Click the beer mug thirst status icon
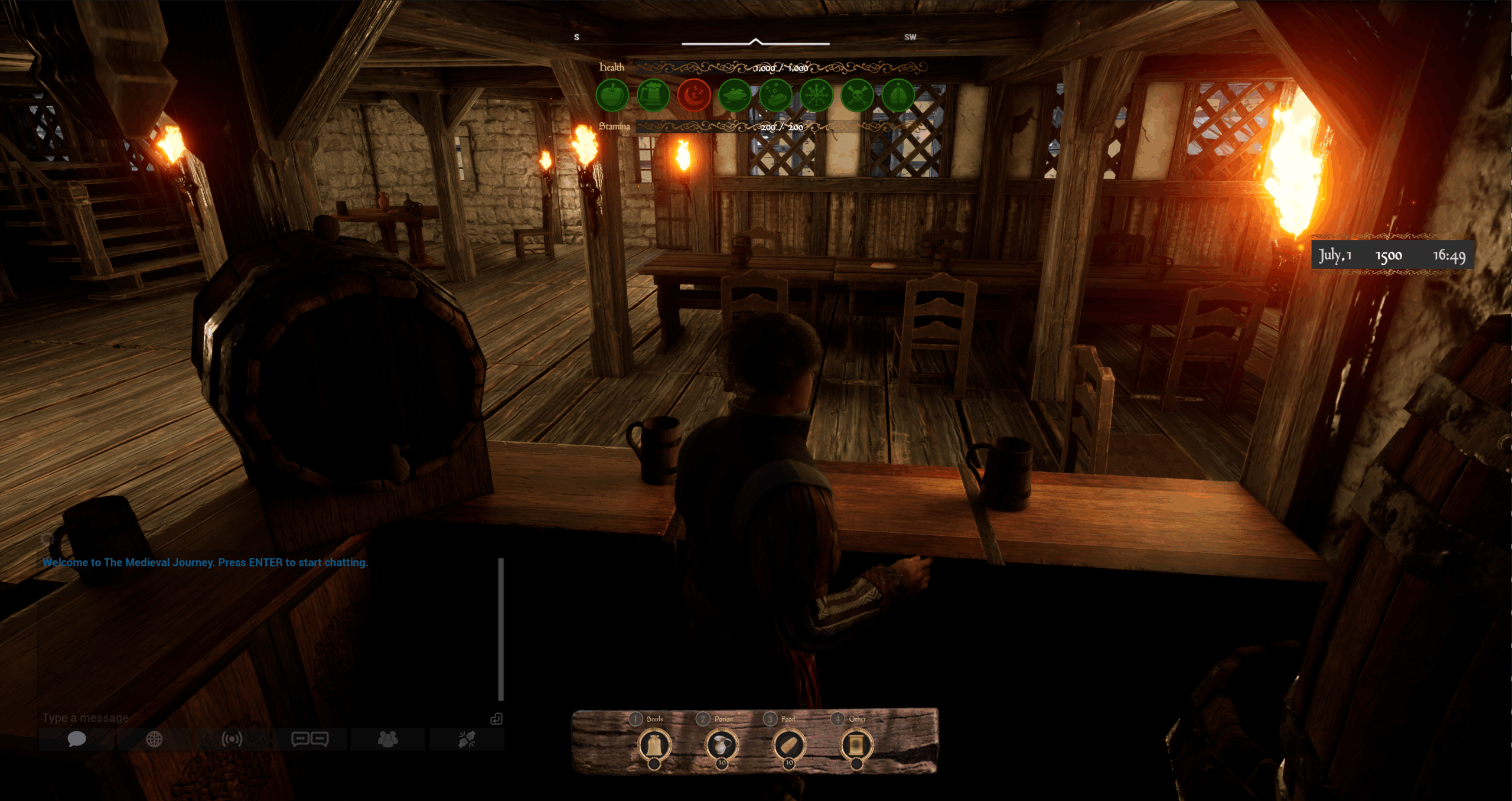1512x801 pixels. click(x=653, y=95)
